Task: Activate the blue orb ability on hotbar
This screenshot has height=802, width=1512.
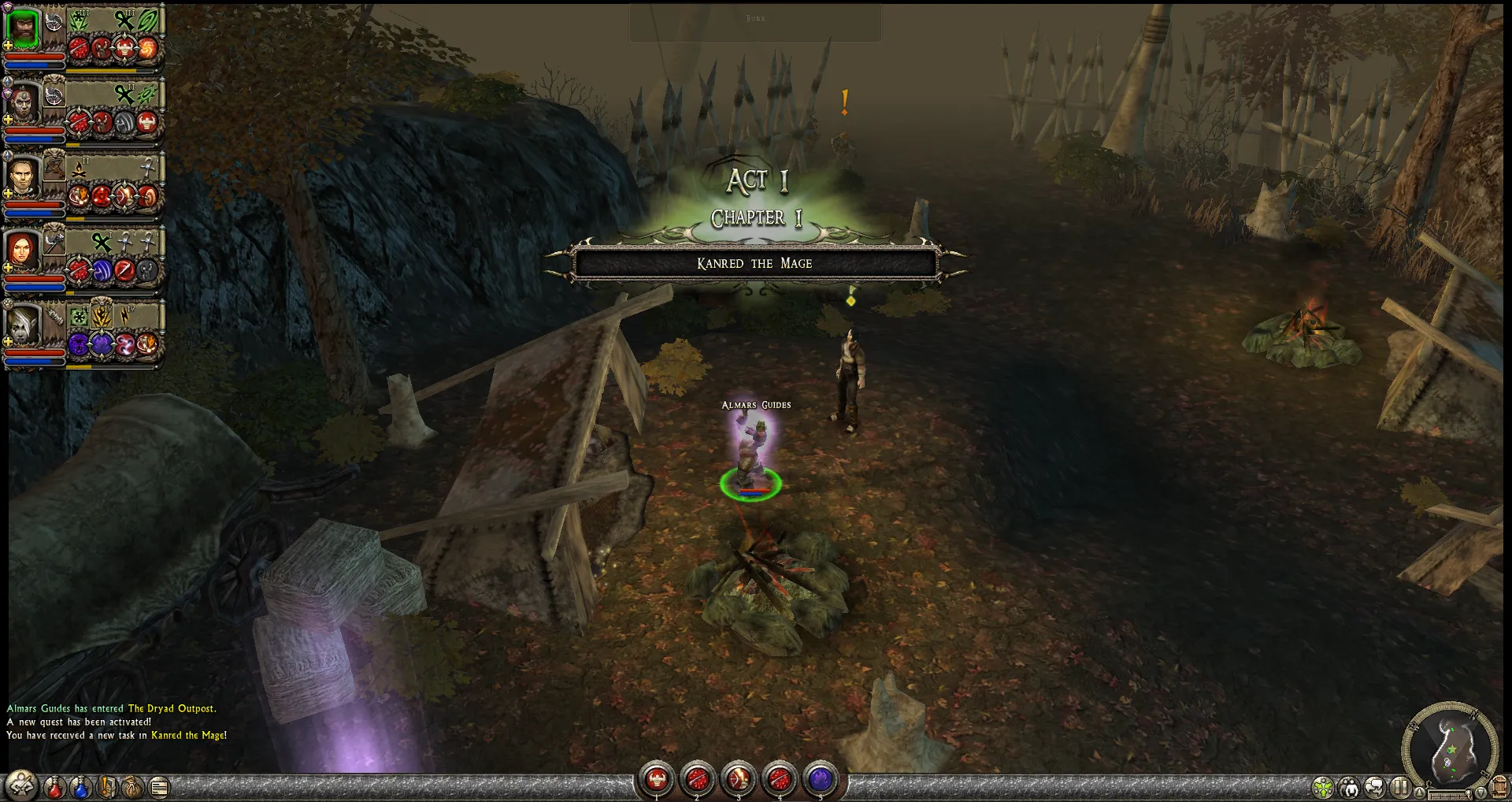Action: pos(820,780)
